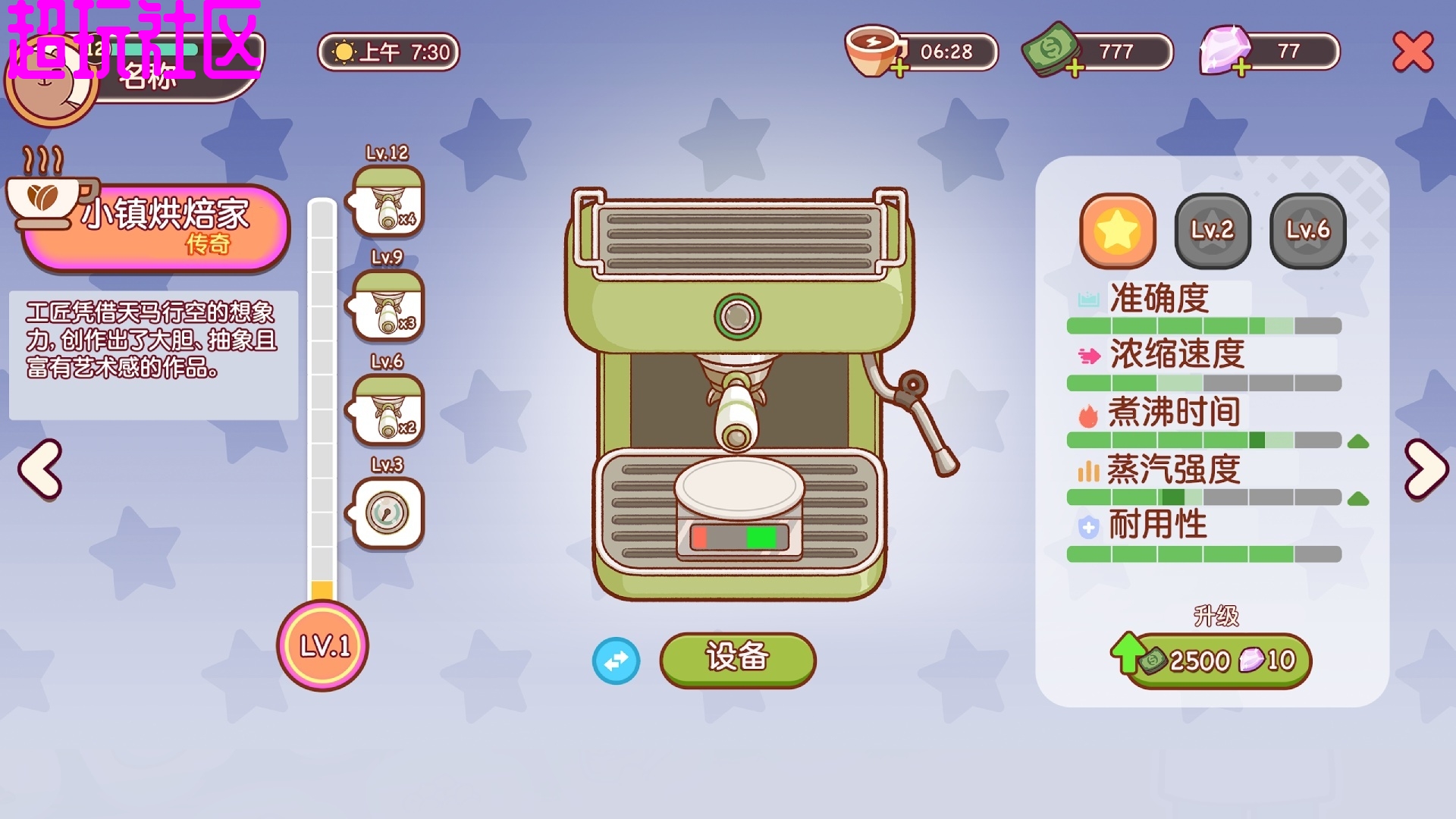
Task: Go to the previous machine with left arrow
Action: tap(41, 469)
